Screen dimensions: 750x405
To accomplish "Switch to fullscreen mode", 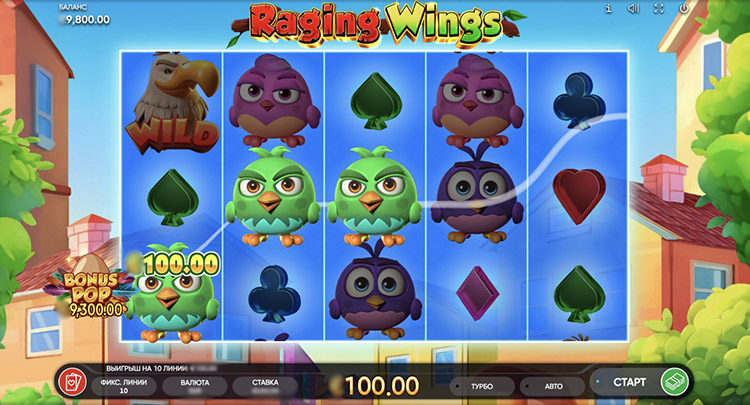I will pyautogui.click(x=657, y=9).
